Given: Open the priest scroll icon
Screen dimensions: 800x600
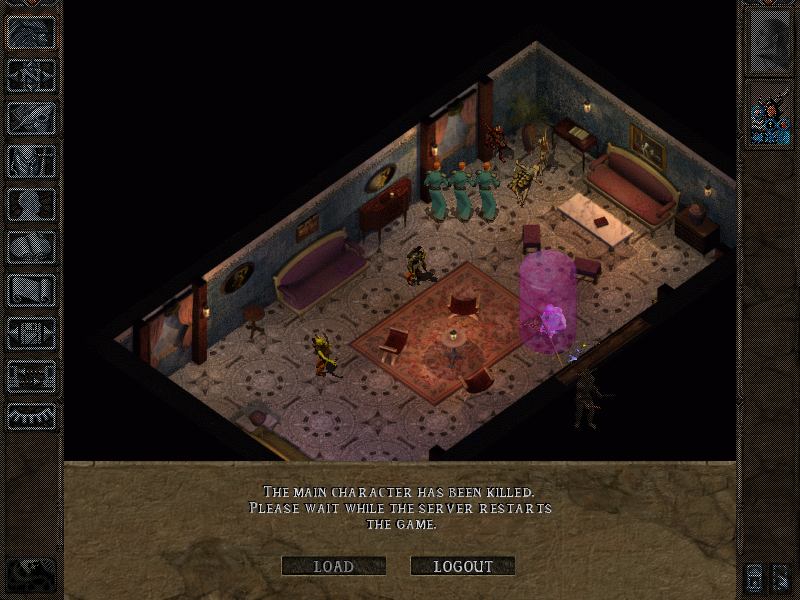Looking at the screenshot, I should point(32,290).
